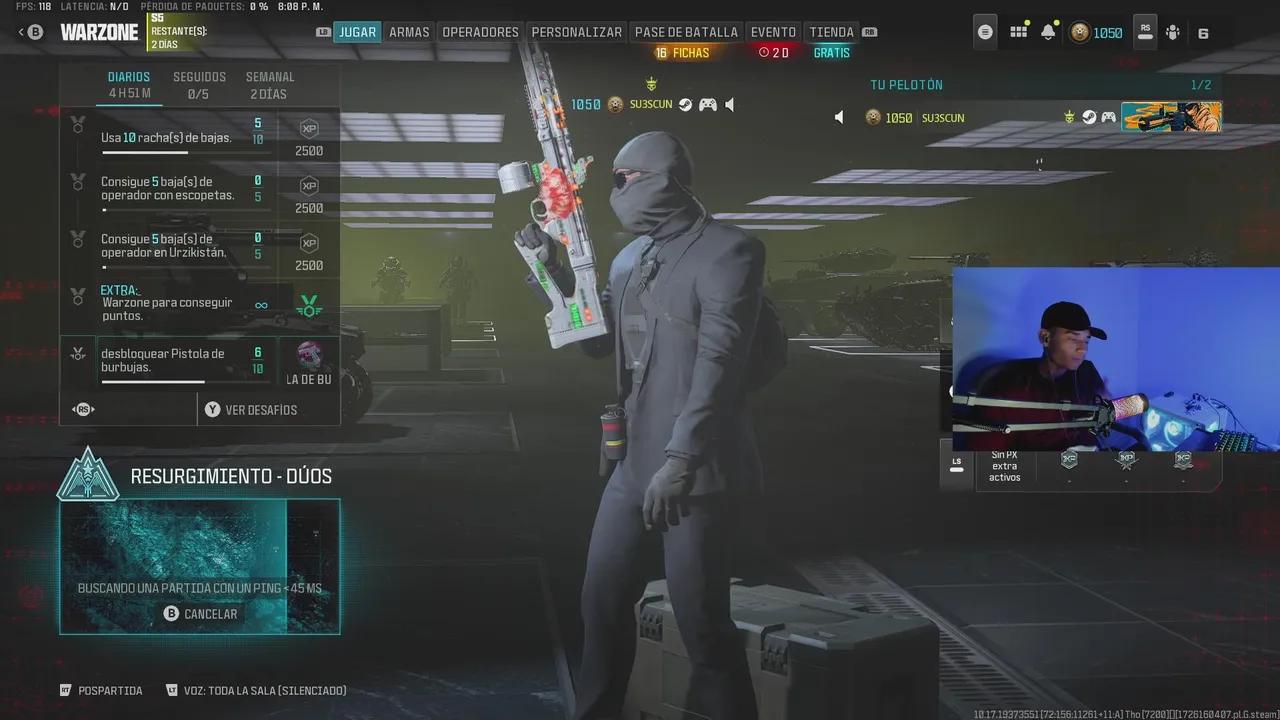1280x720 pixels.
Task: Click the group invite icon next to RS
Action: click(1172, 31)
